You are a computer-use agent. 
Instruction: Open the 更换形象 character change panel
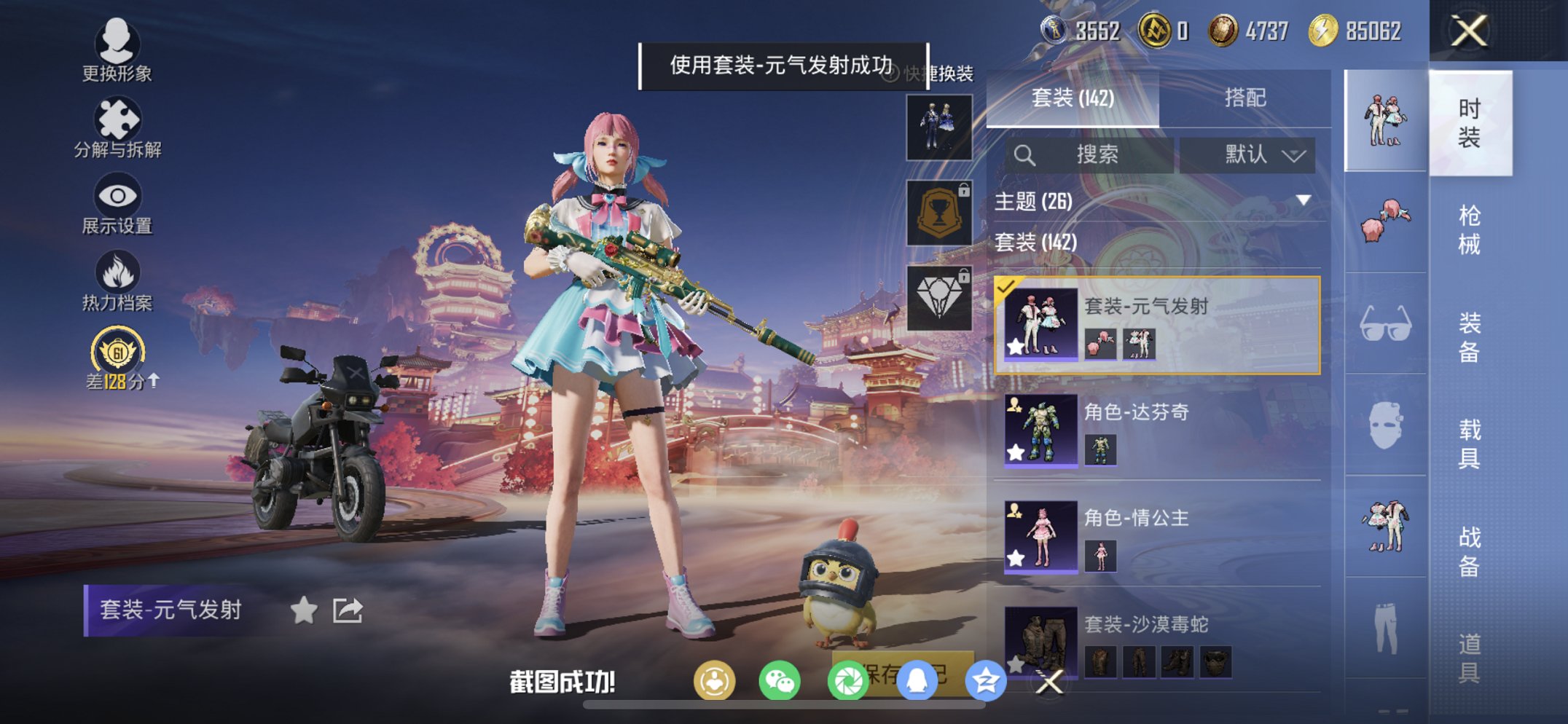(x=120, y=55)
